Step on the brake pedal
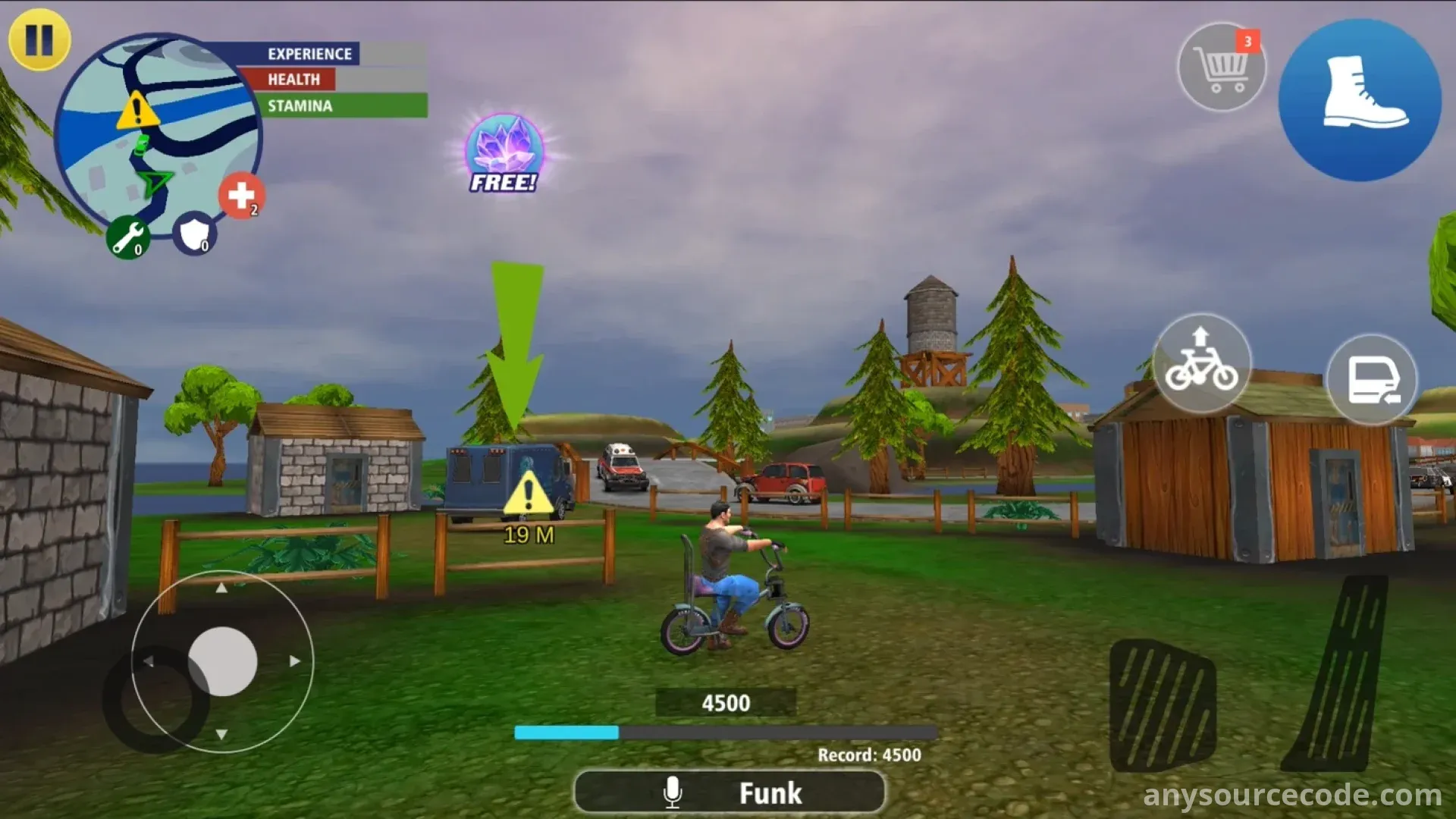Screen dimensions: 1456x819 coord(1162,705)
